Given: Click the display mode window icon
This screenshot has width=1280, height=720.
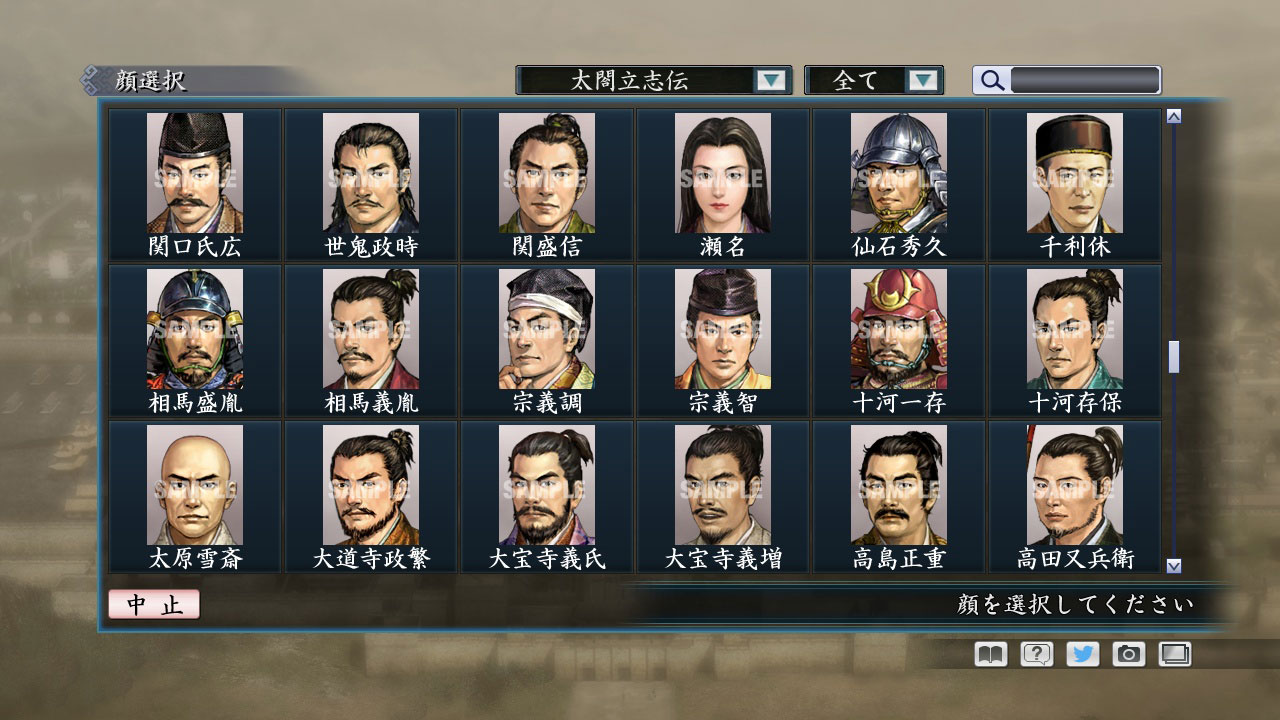Looking at the screenshot, I should (x=1173, y=654).
